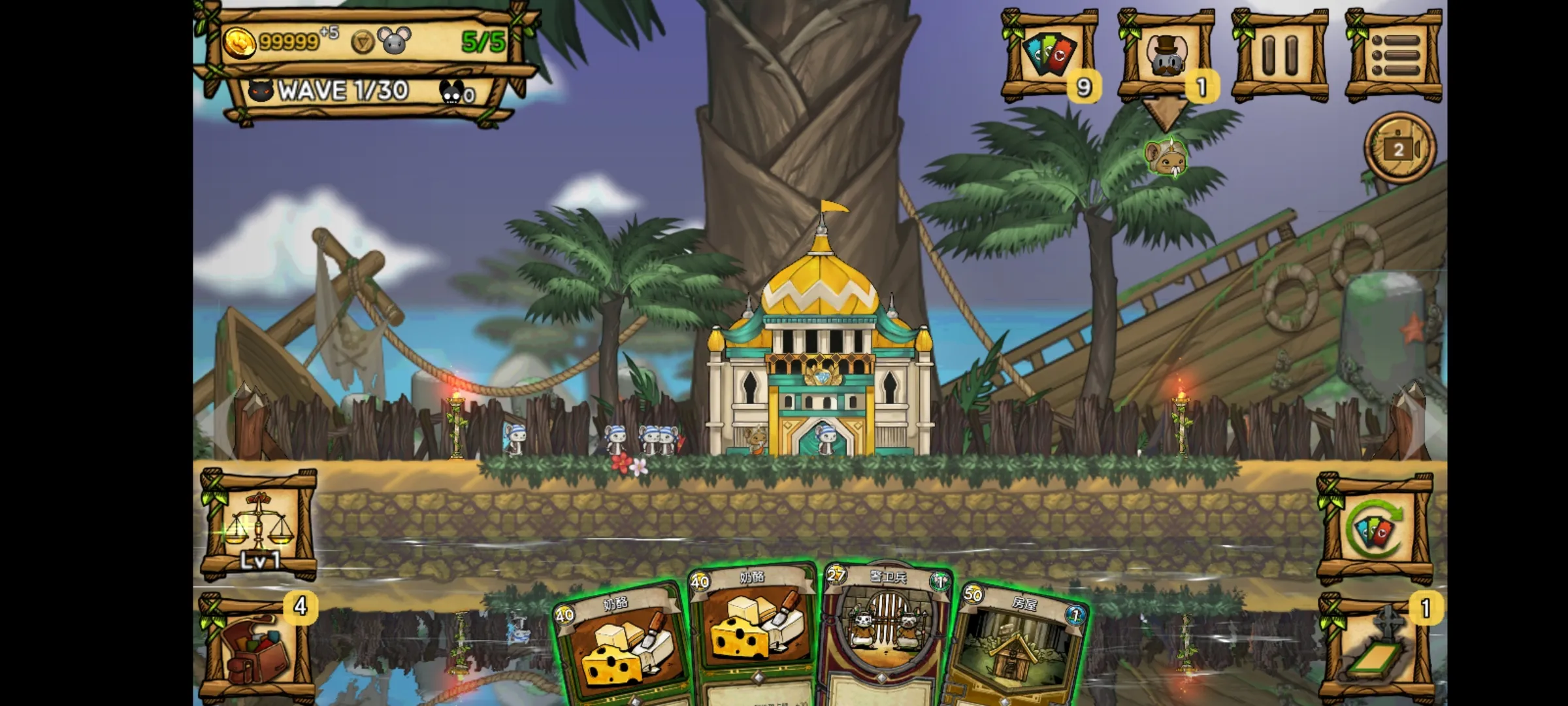Open the quest list menu

[x=1398, y=56]
